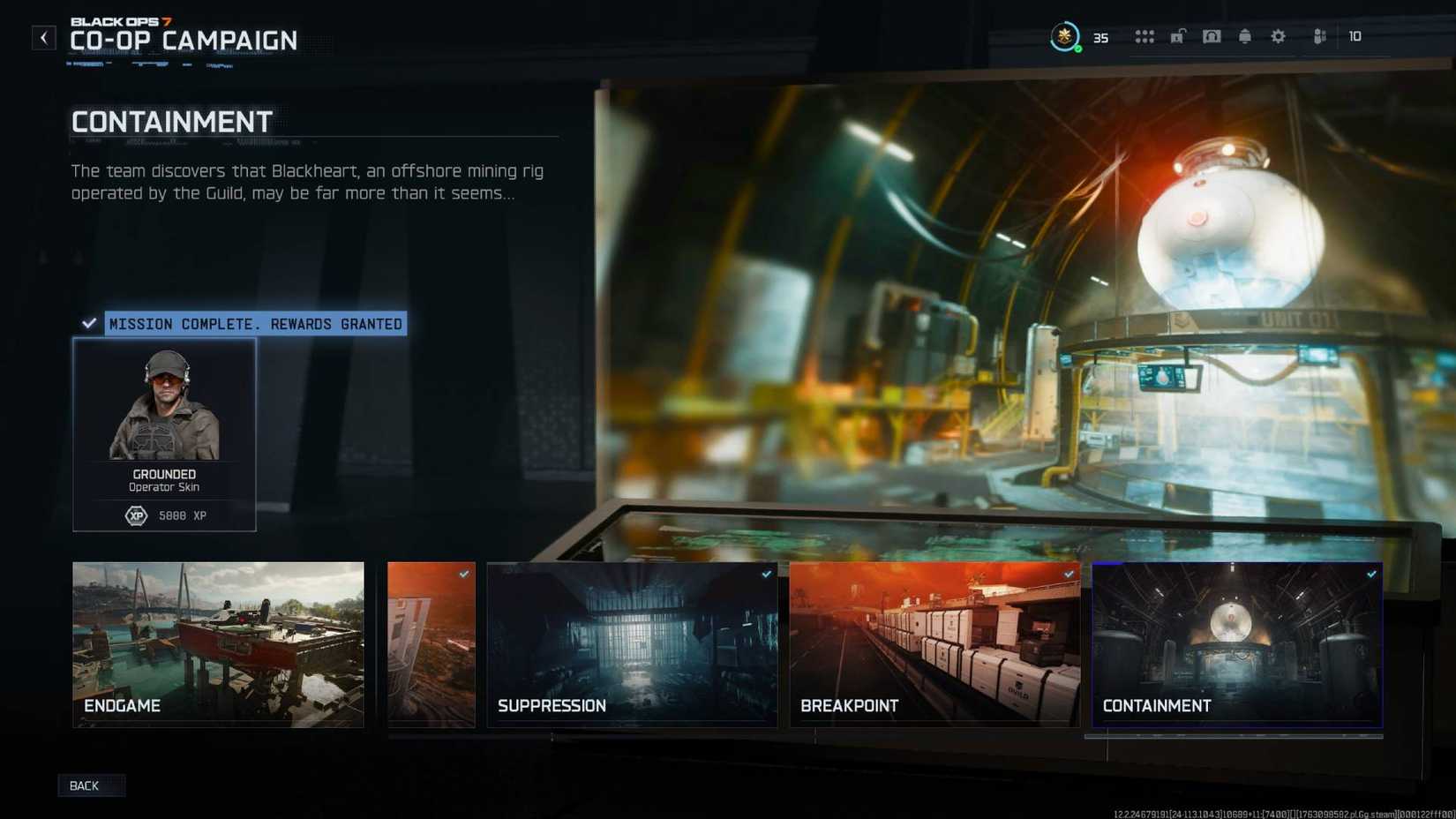Click the Mission Complete rewards banner

254,324
